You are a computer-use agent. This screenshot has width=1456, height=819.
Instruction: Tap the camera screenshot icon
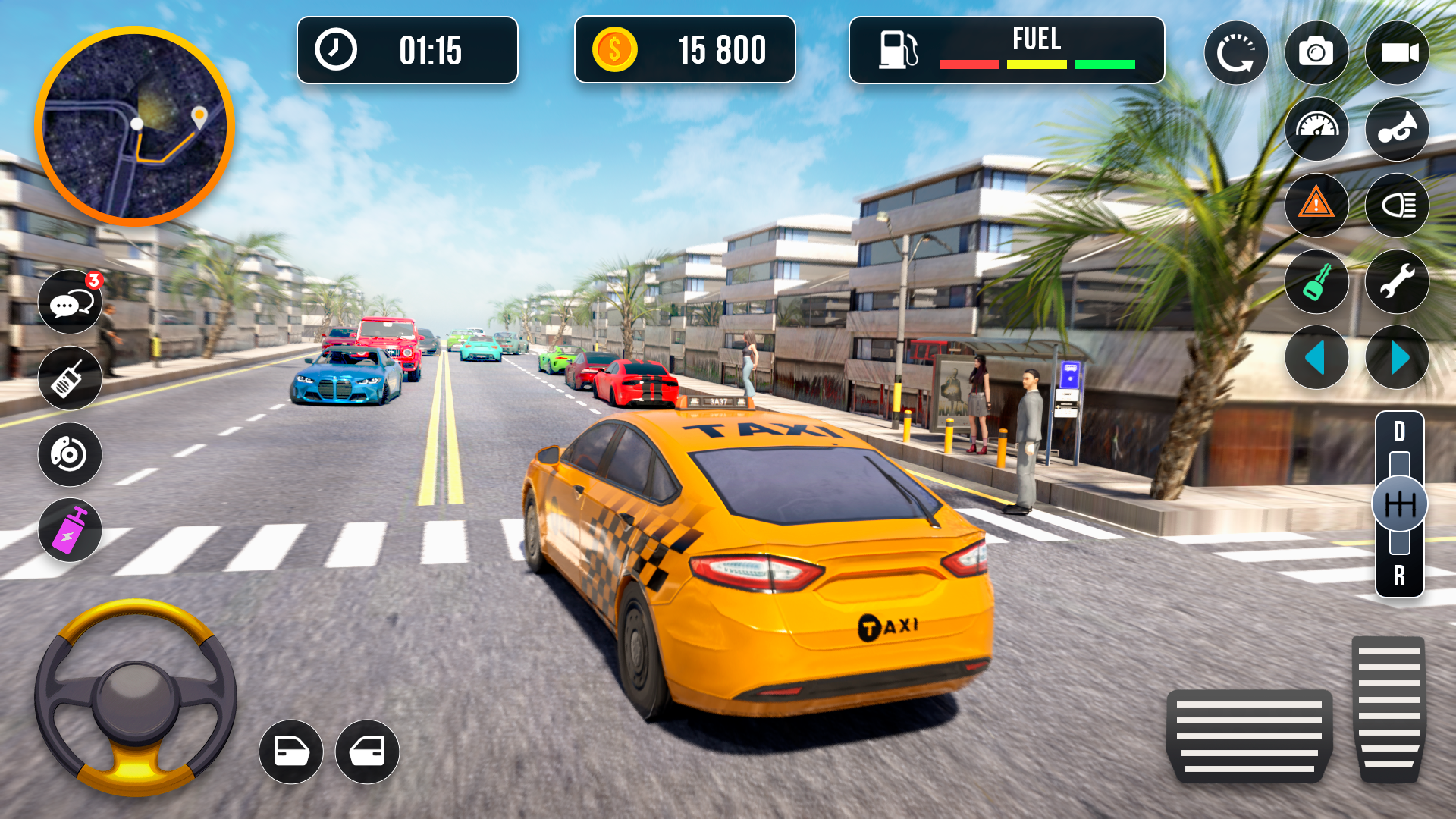(x=1317, y=52)
